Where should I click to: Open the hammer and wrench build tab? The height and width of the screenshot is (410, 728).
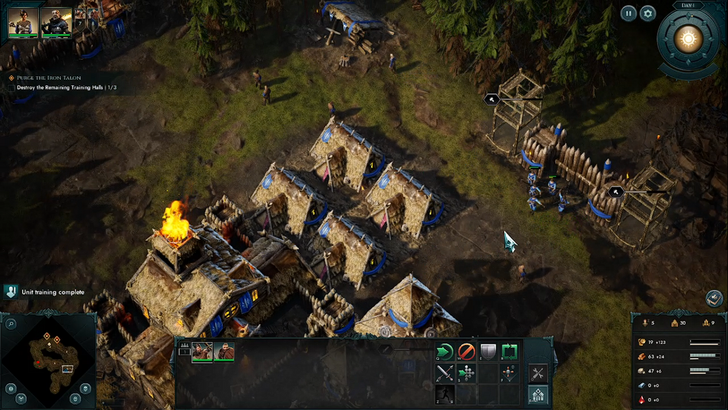coord(537,373)
